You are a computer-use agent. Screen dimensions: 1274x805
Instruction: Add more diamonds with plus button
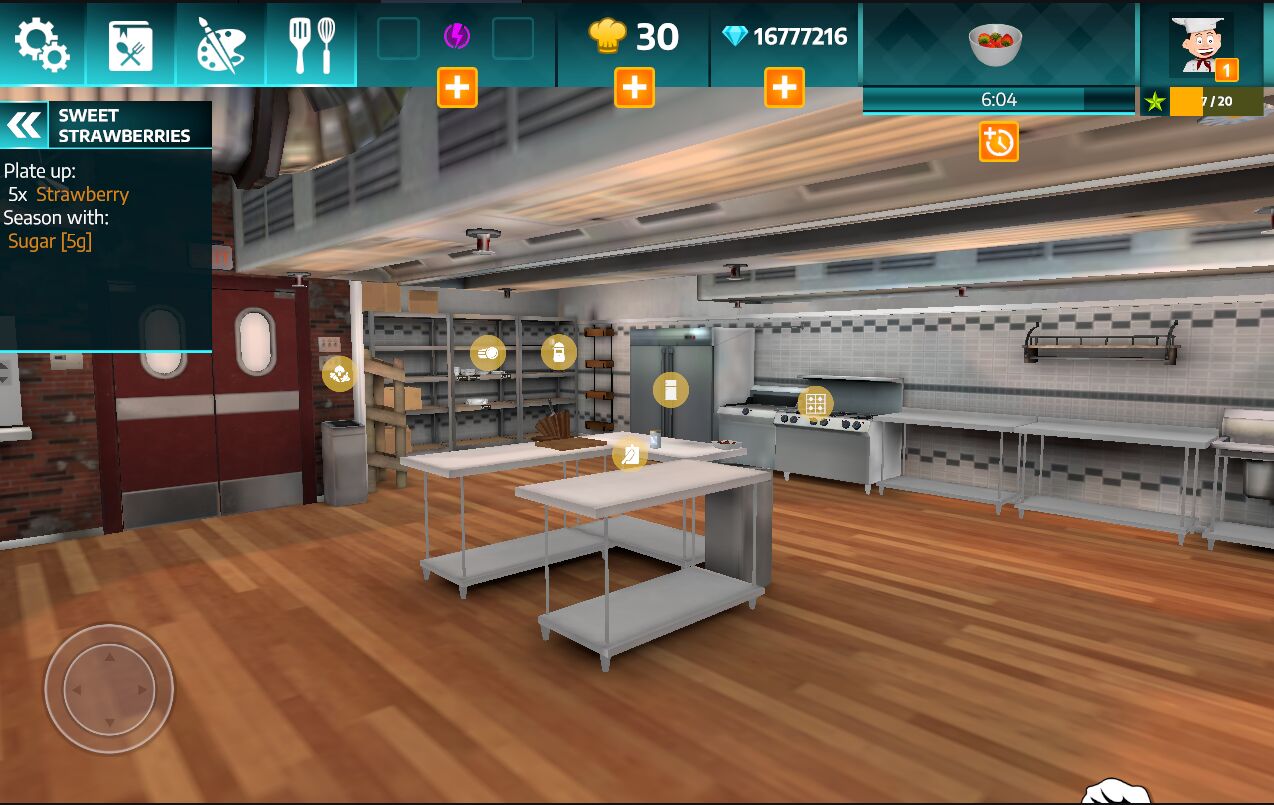[785, 88]
